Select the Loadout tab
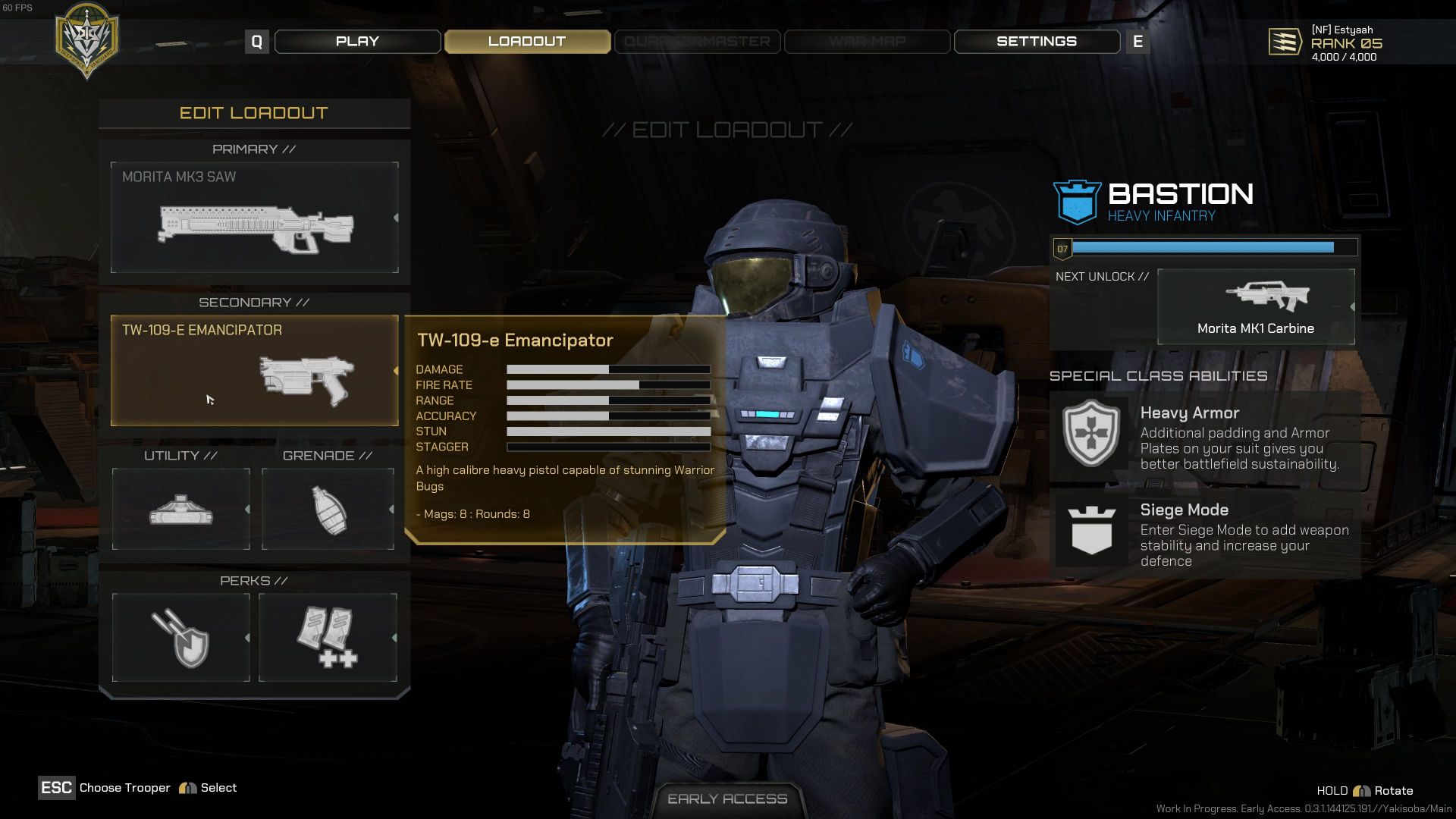This screenshot has height=819, width=1456. click(527, 42)
